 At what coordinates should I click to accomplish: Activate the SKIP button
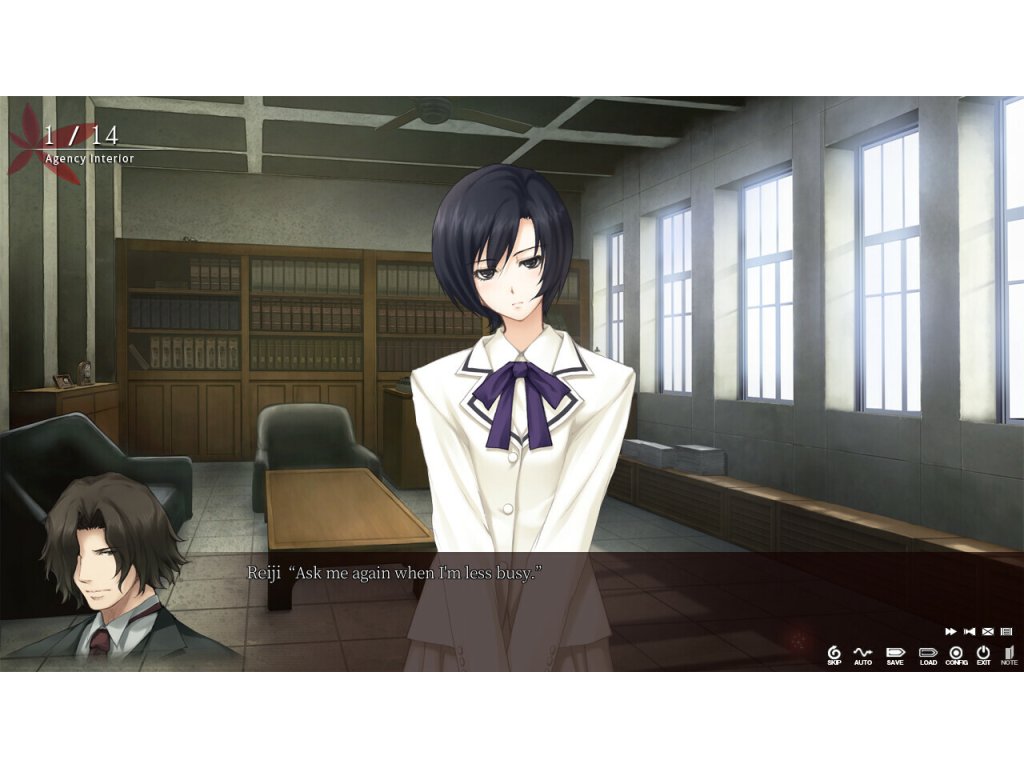(x=834, y=654)
